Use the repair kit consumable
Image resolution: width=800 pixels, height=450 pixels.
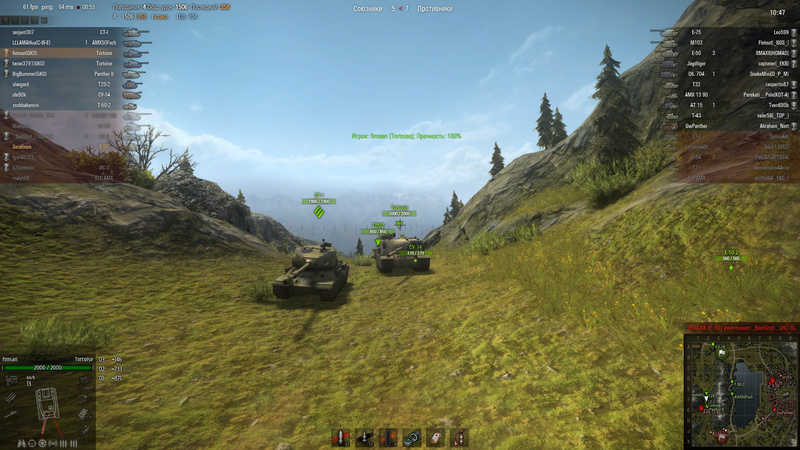(411, 437)
